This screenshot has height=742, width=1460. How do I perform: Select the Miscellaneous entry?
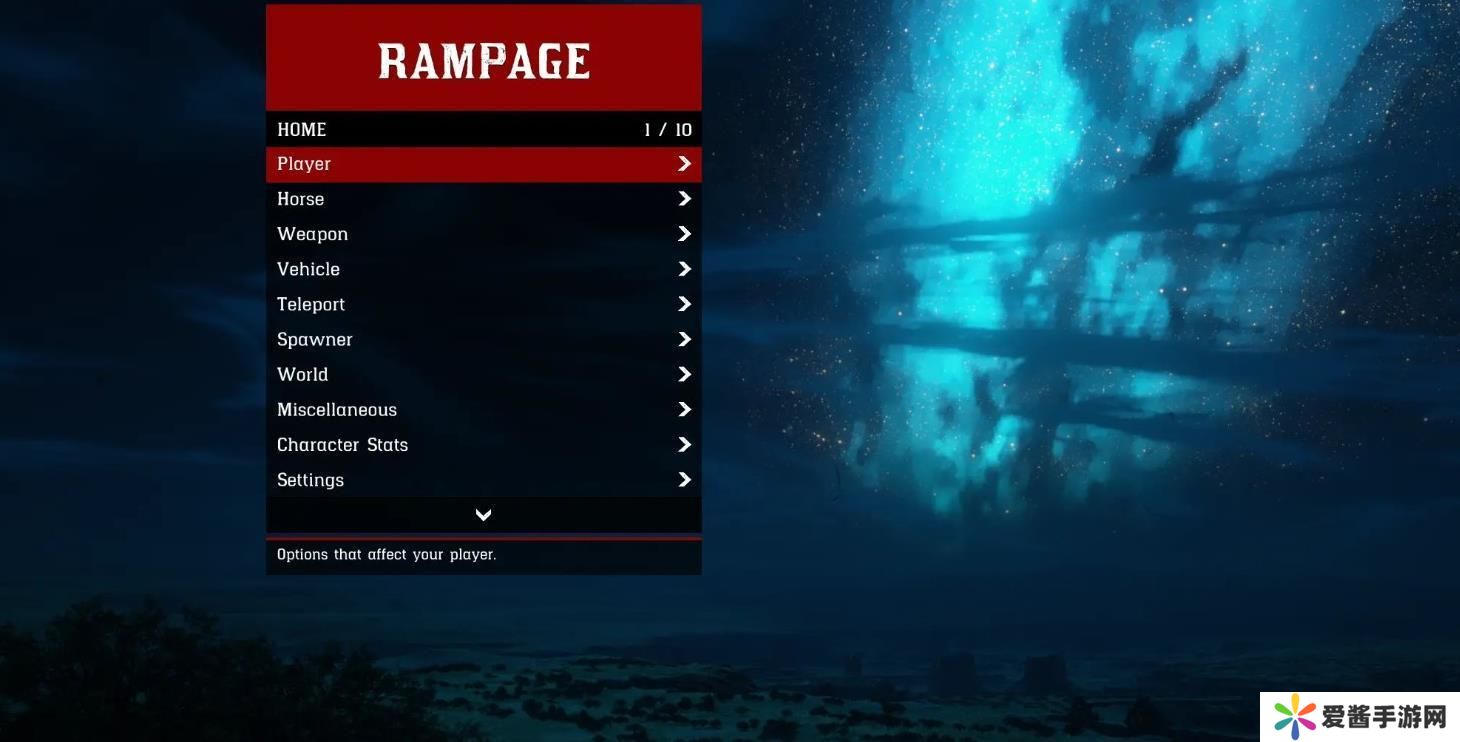click(x=483, y=409)
